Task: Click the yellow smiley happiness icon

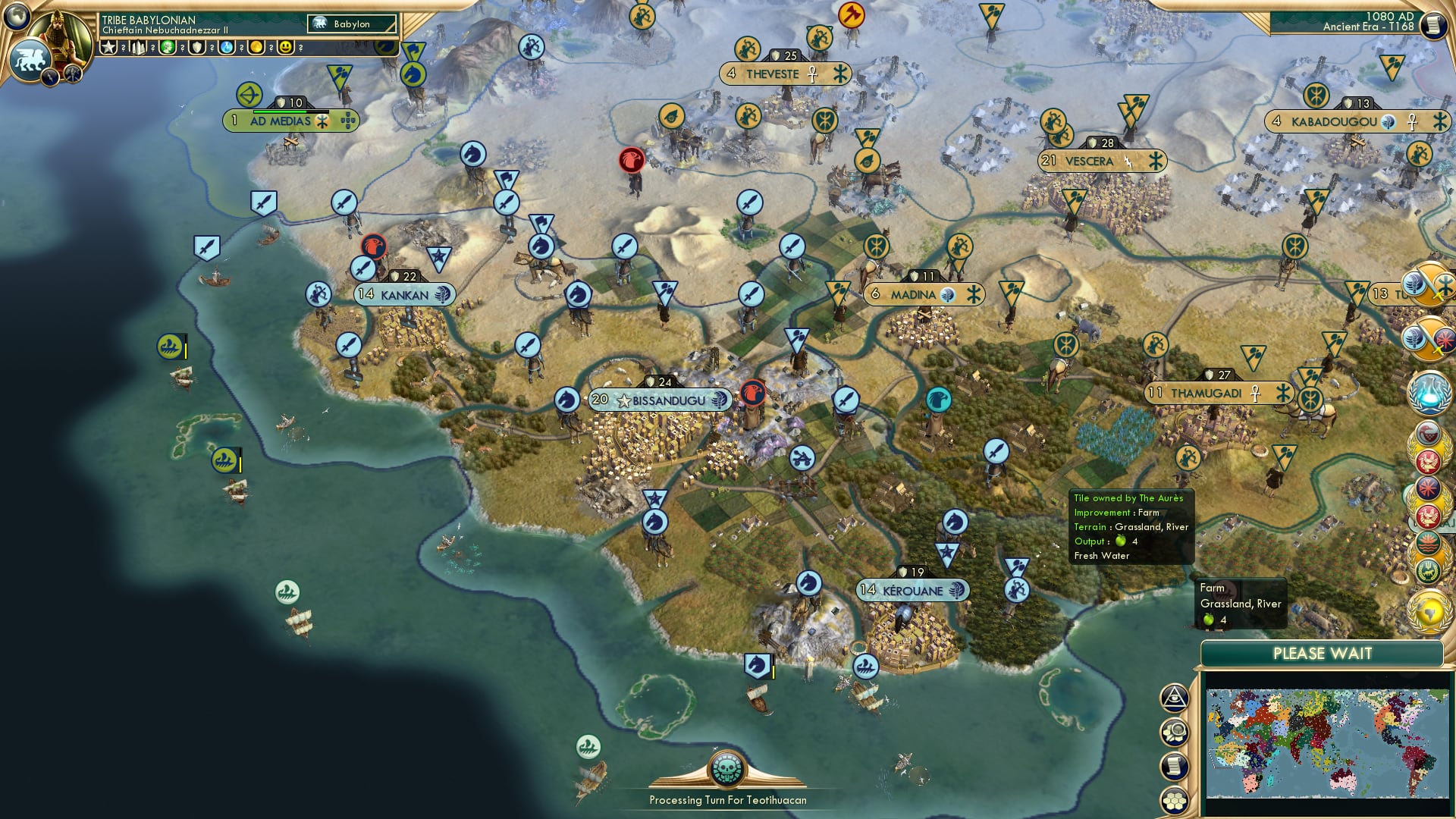Action: 285,47
